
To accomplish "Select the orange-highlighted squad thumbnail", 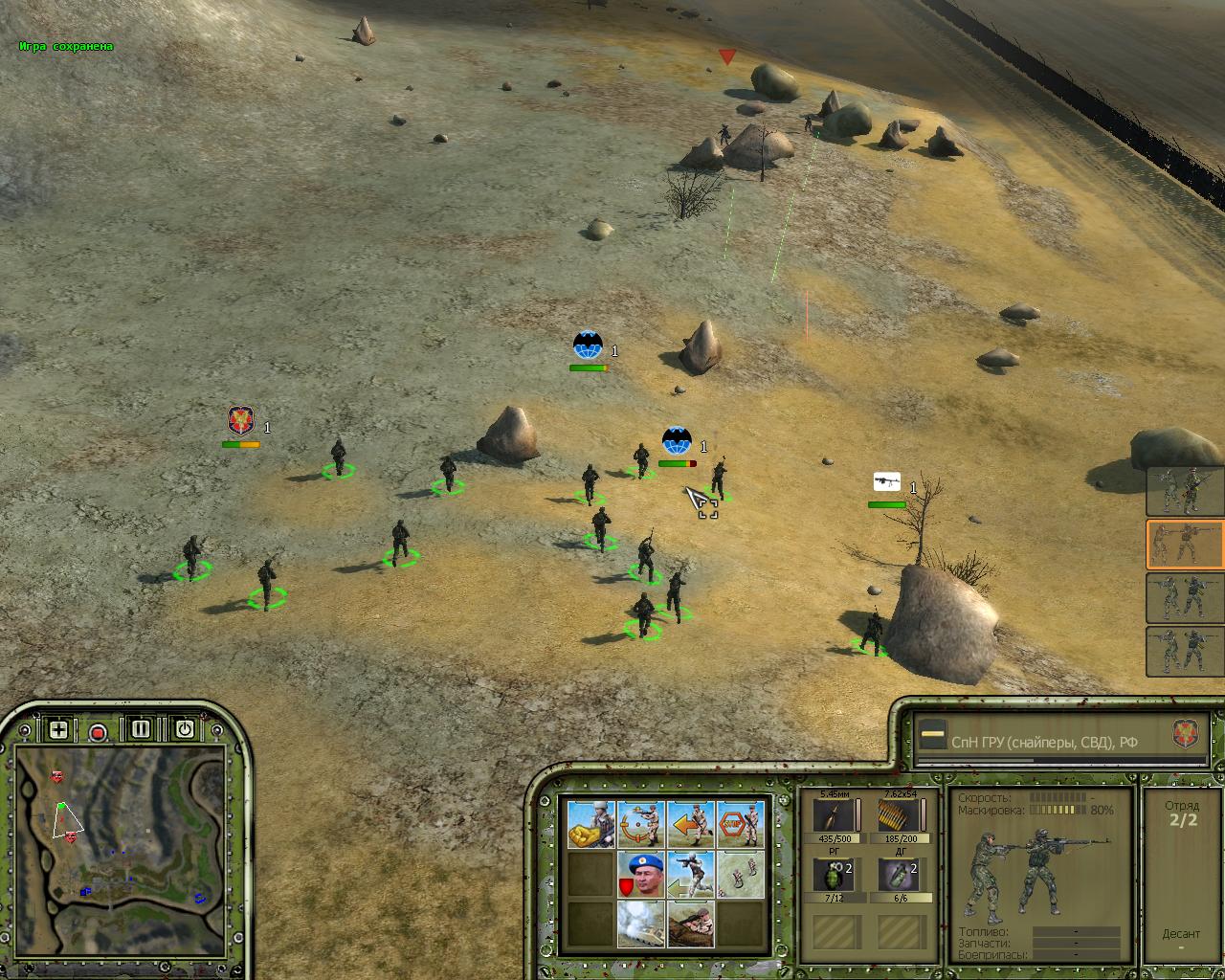I will click(x=1185, y=545).
